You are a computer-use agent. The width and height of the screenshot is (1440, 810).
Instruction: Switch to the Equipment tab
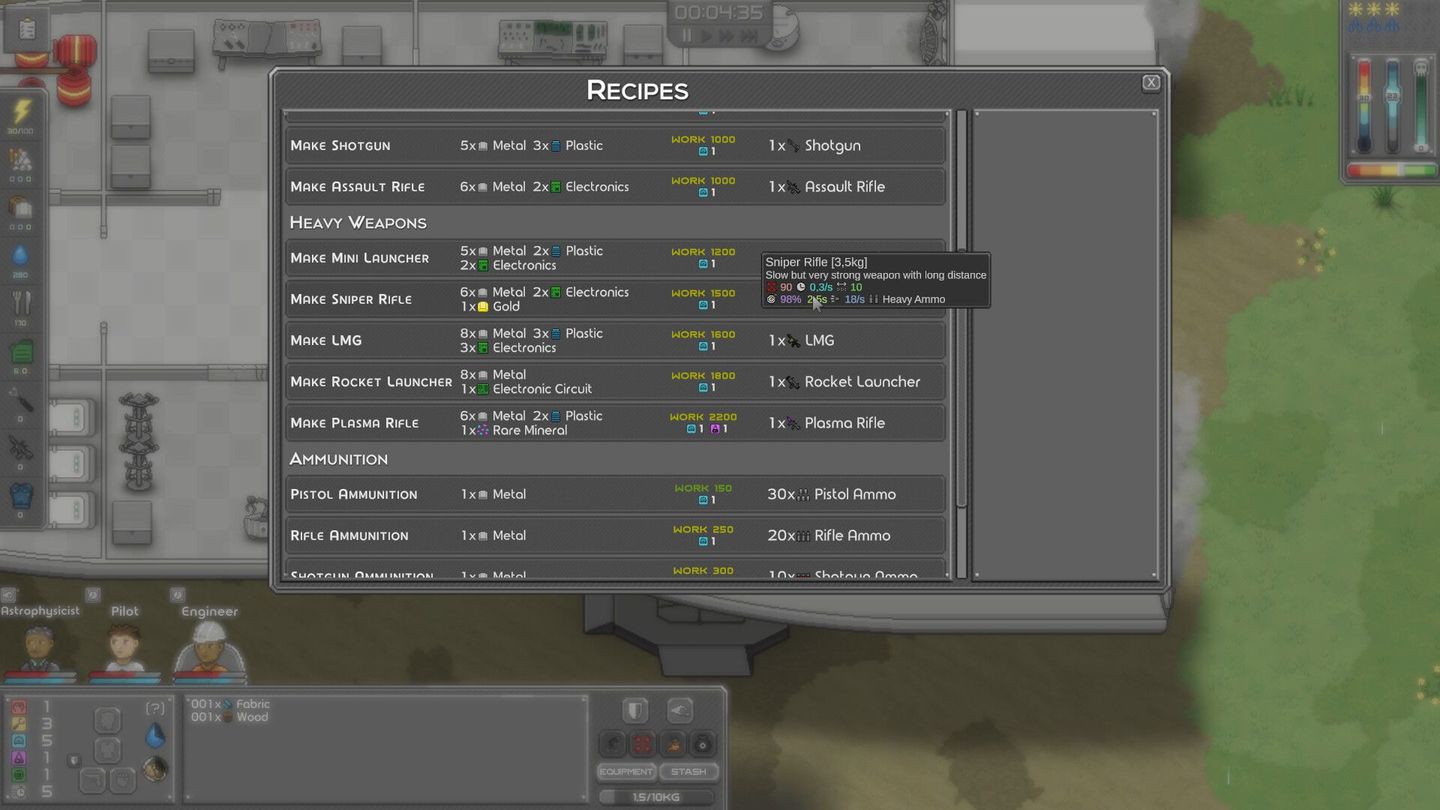[626, 771]
